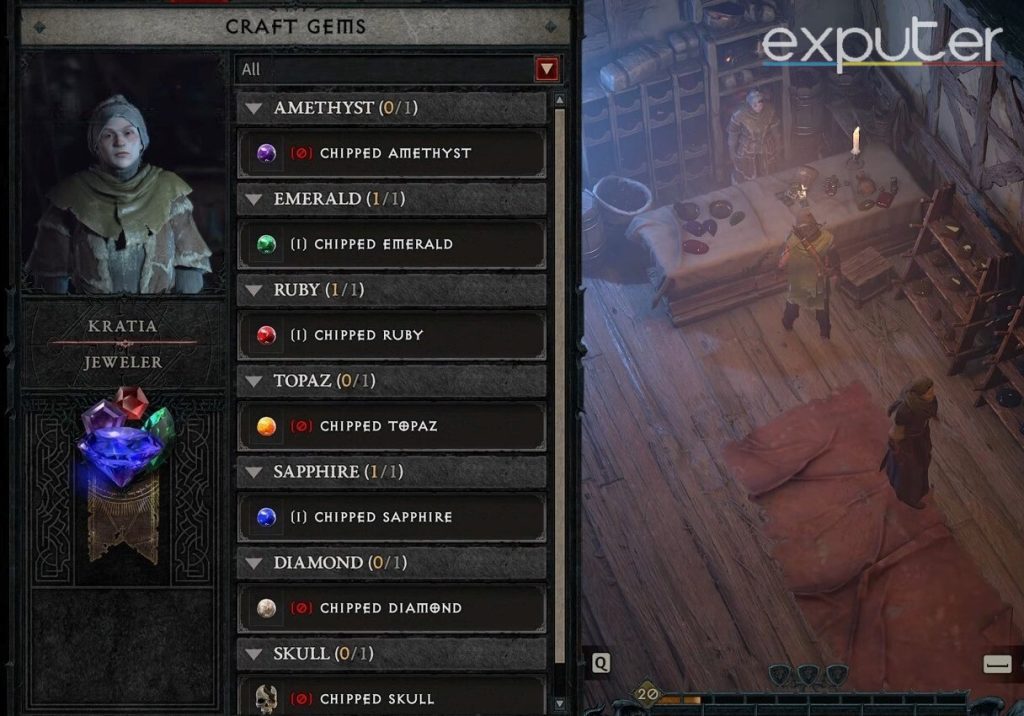Open the All filter dropdown
Viewport: 1024px width, 716px height.
point(546,69)
